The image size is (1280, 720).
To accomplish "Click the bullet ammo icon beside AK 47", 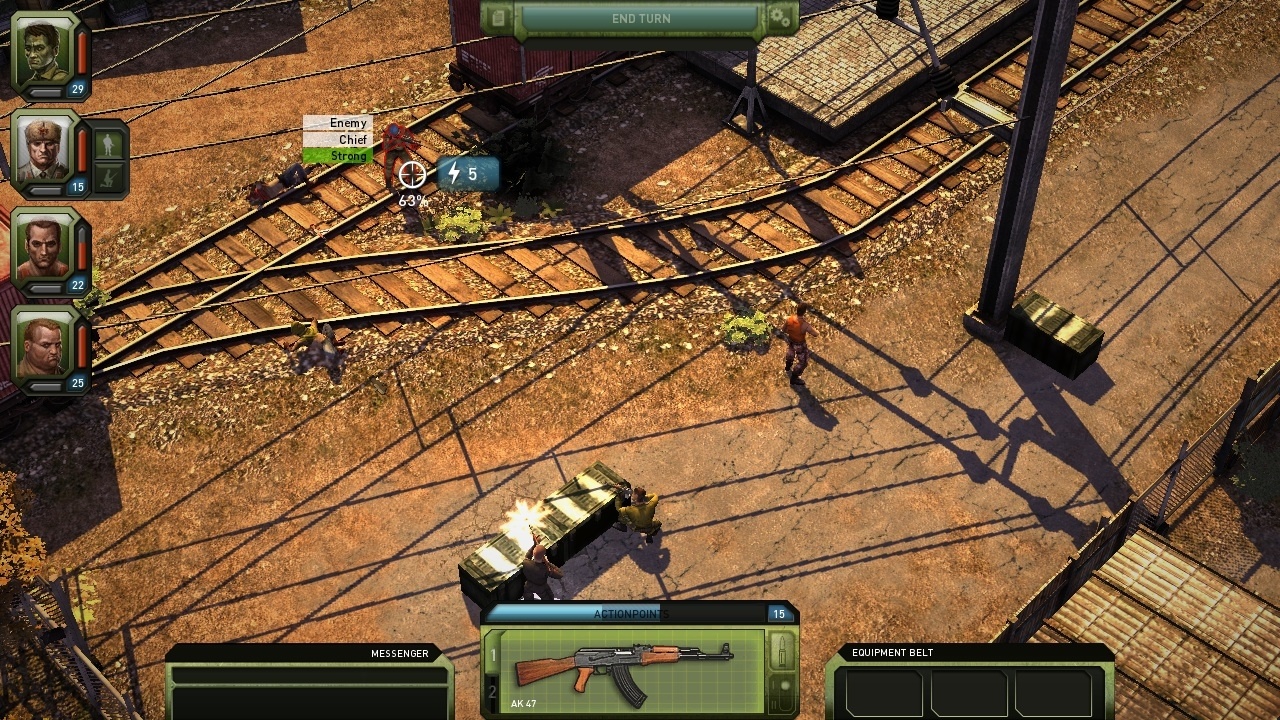I will [x=784, y=650].
